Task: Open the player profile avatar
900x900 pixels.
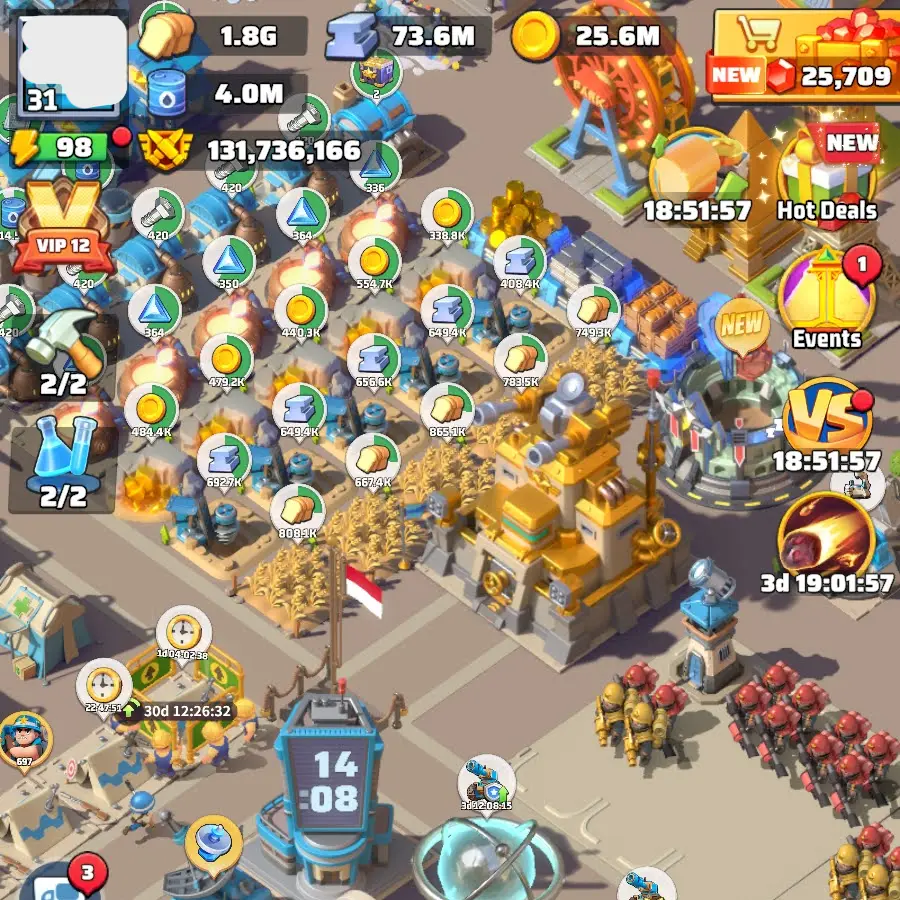Action: click(68, 60)
